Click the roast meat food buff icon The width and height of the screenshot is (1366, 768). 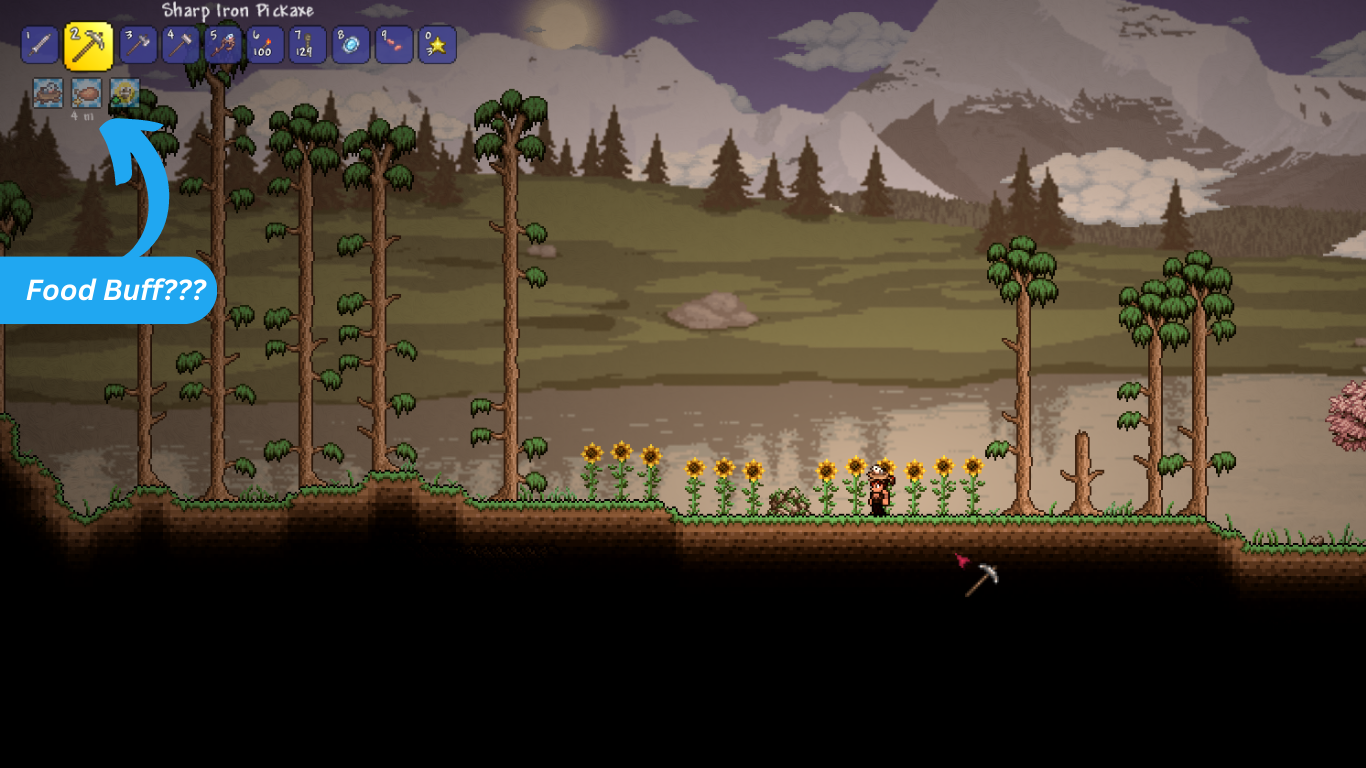pyautogui.click(x=87, y=93)
